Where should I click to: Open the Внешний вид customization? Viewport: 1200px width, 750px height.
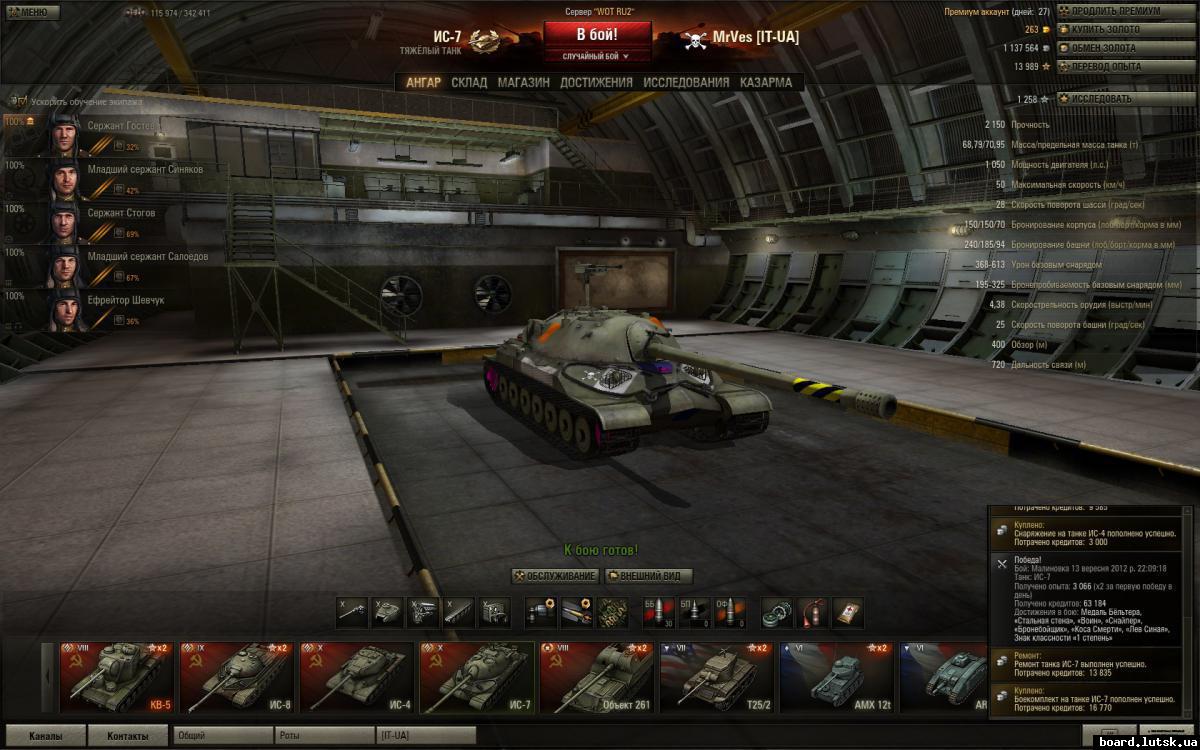click(649, 577)
